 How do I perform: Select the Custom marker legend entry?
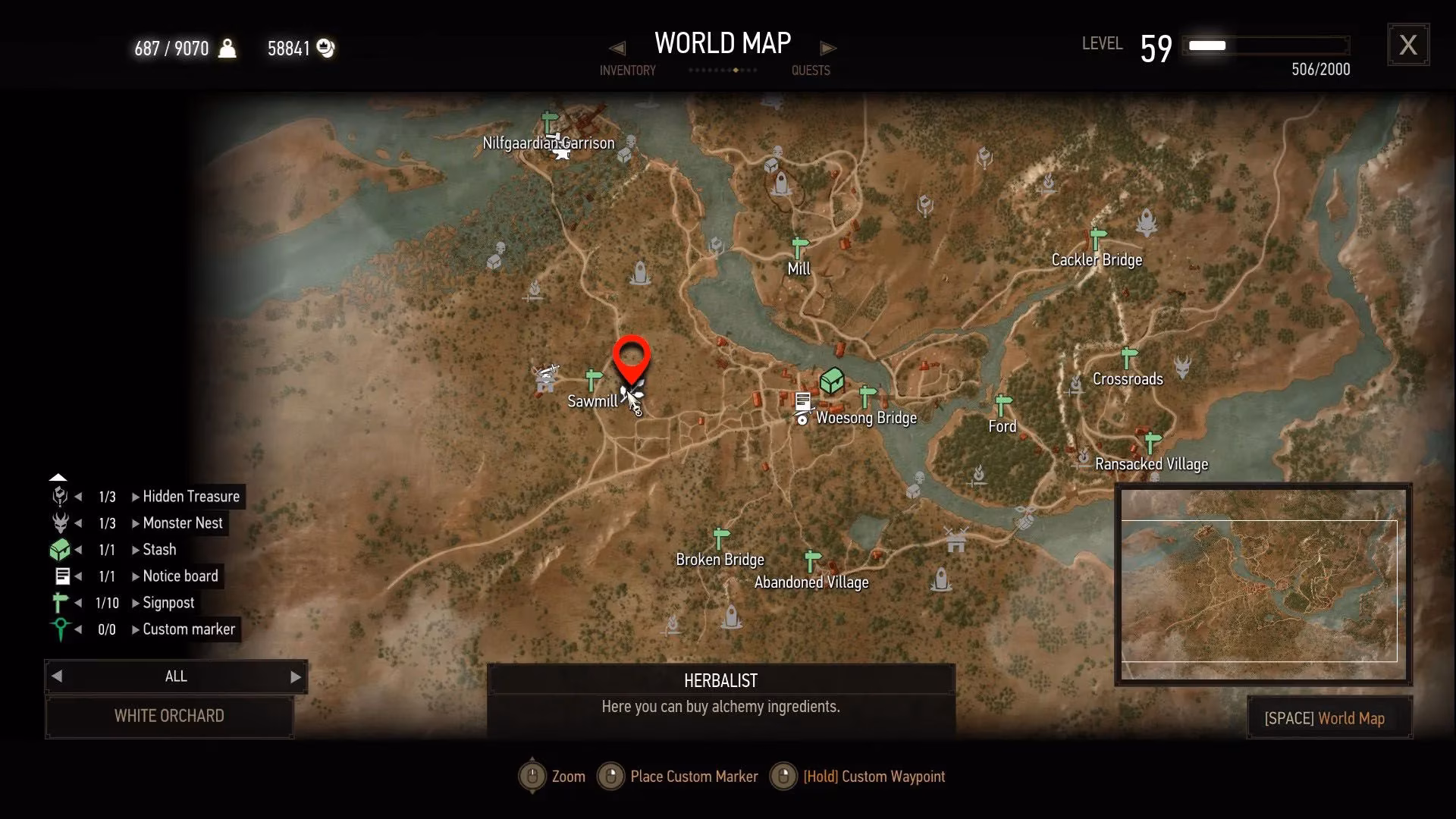[189, 629]
